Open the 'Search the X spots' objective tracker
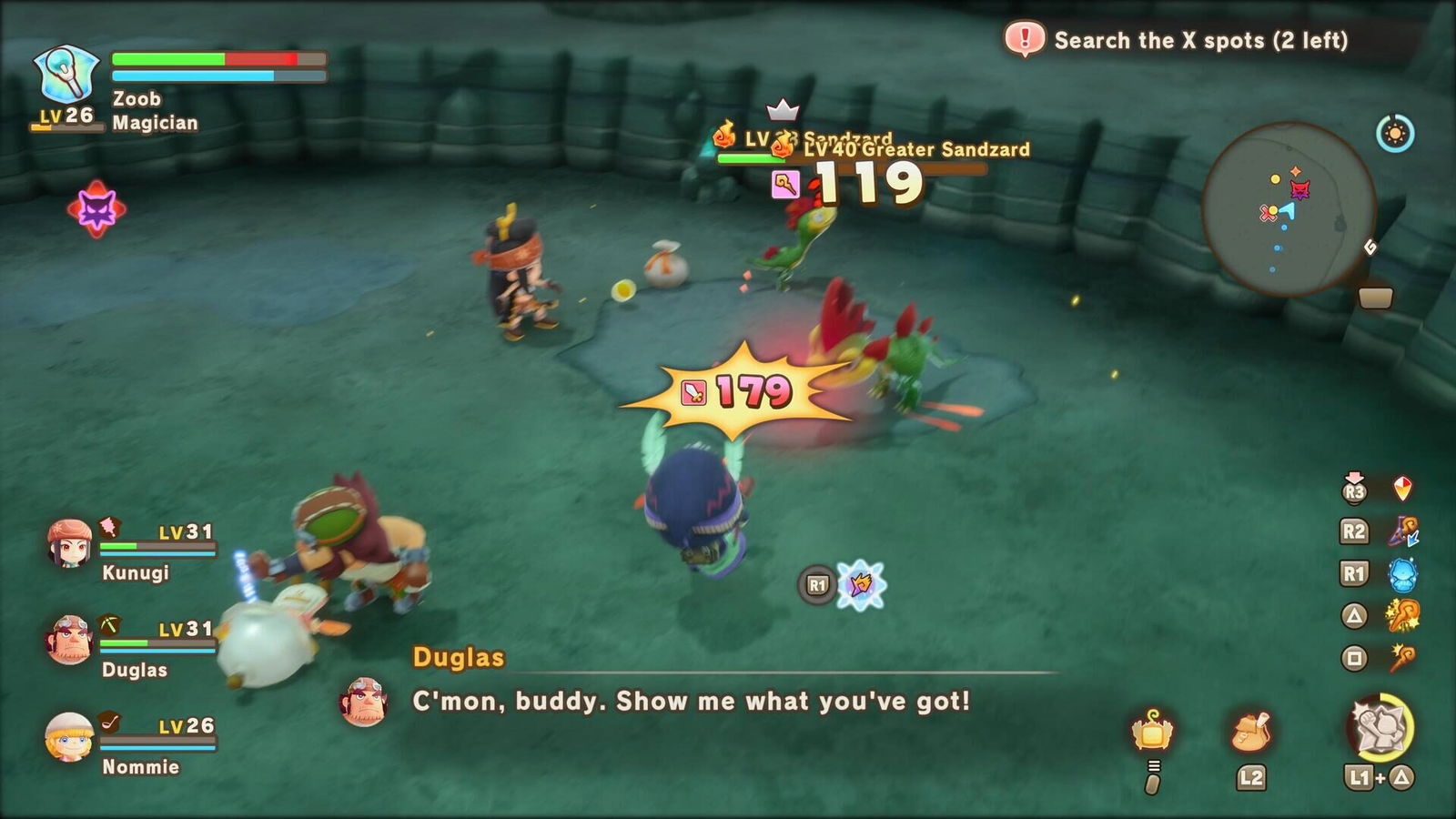Image resolution: width=1456 pixels, height=819 pixels. [1199, 40]
